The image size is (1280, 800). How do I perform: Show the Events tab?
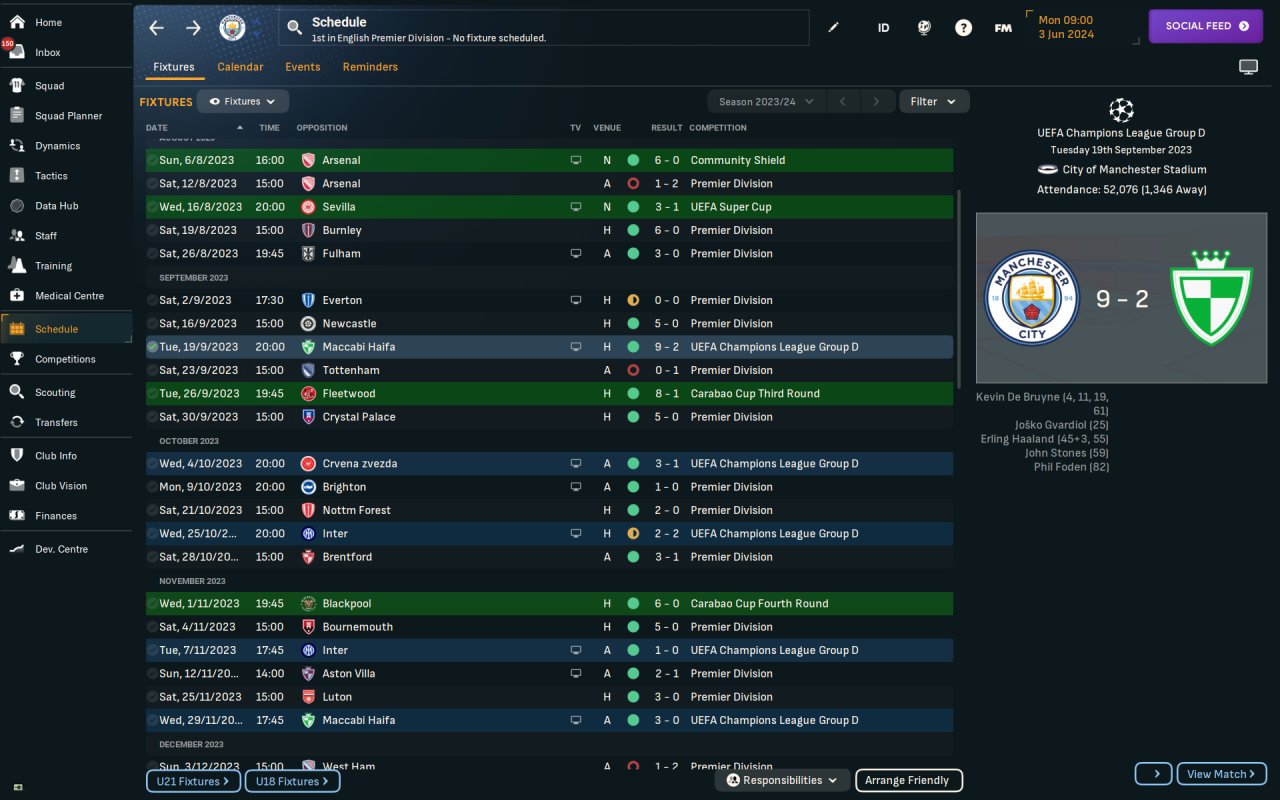pyautogui.click(x=302, y=67)
